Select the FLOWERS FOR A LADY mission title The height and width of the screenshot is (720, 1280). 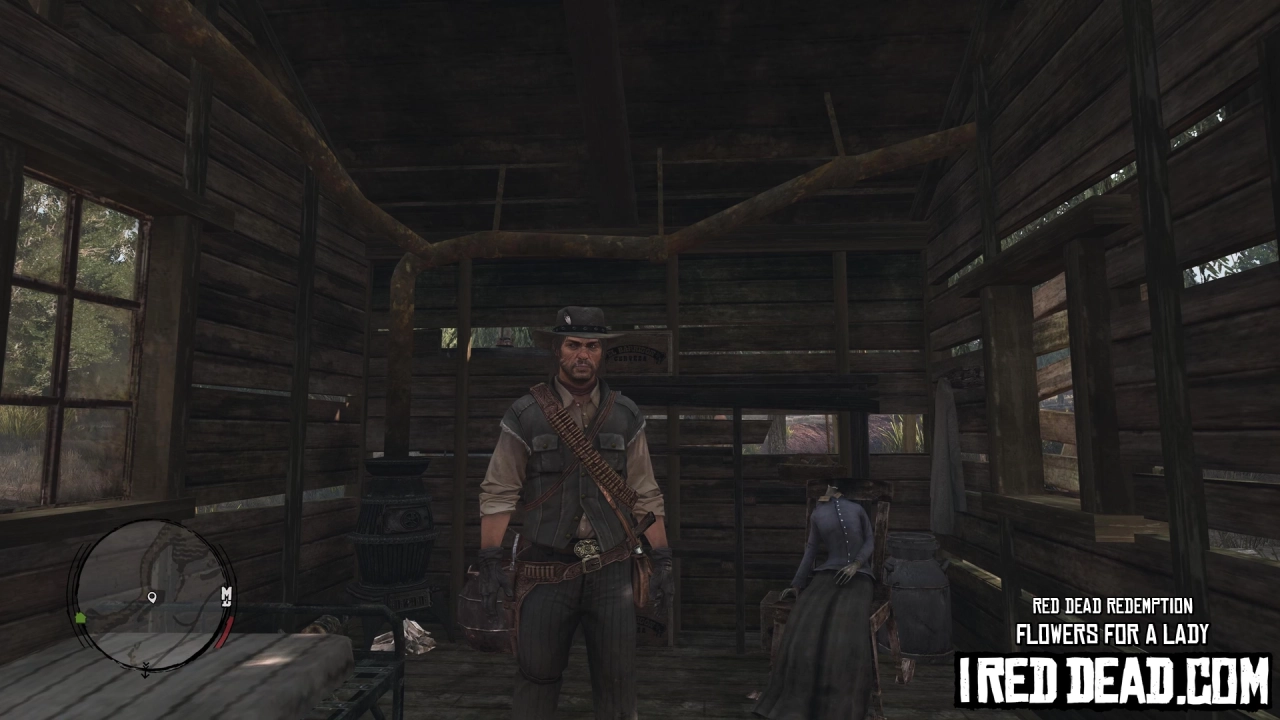pos(1112,633)
